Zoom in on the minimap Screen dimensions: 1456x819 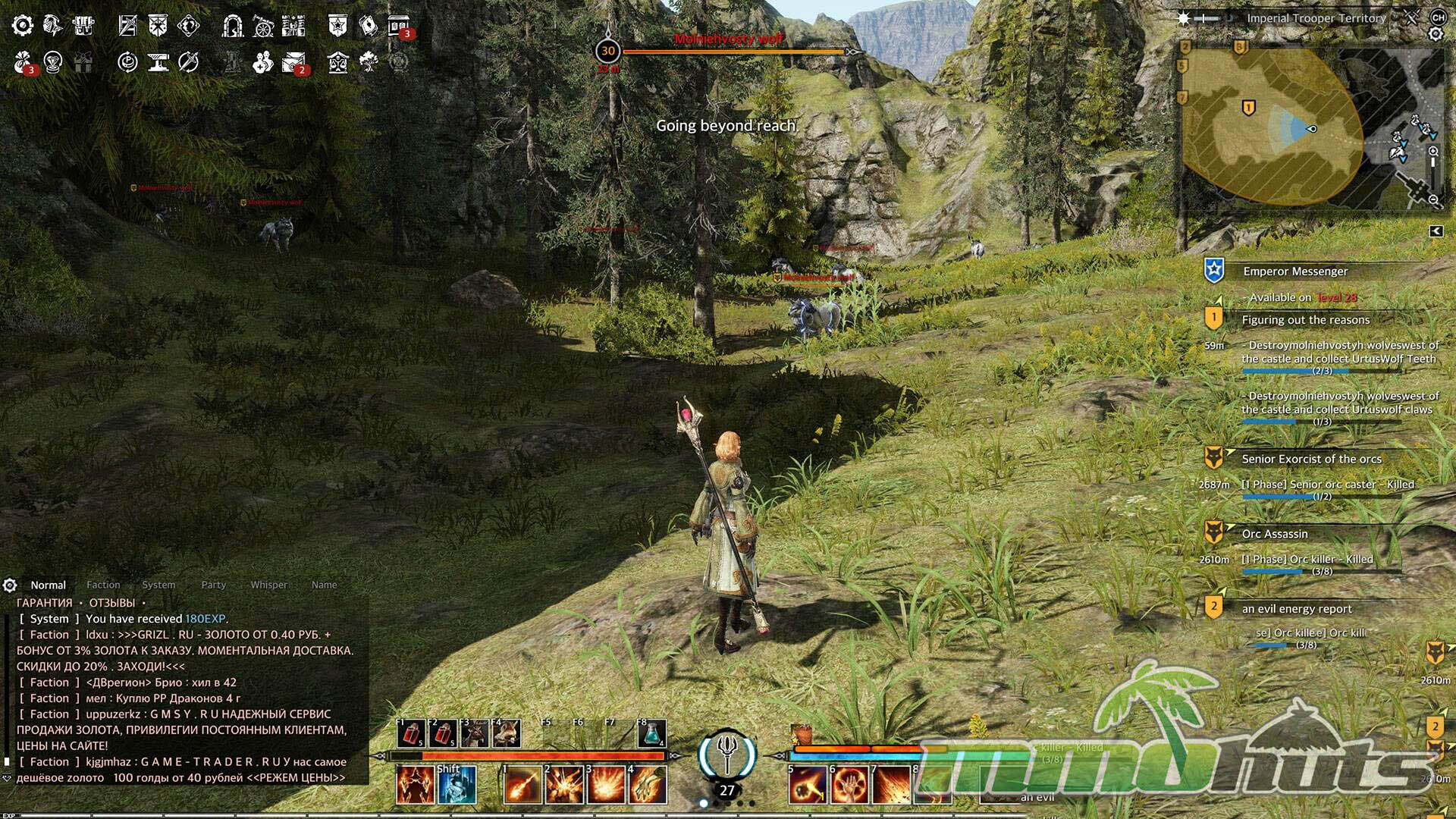[1433, 152]
